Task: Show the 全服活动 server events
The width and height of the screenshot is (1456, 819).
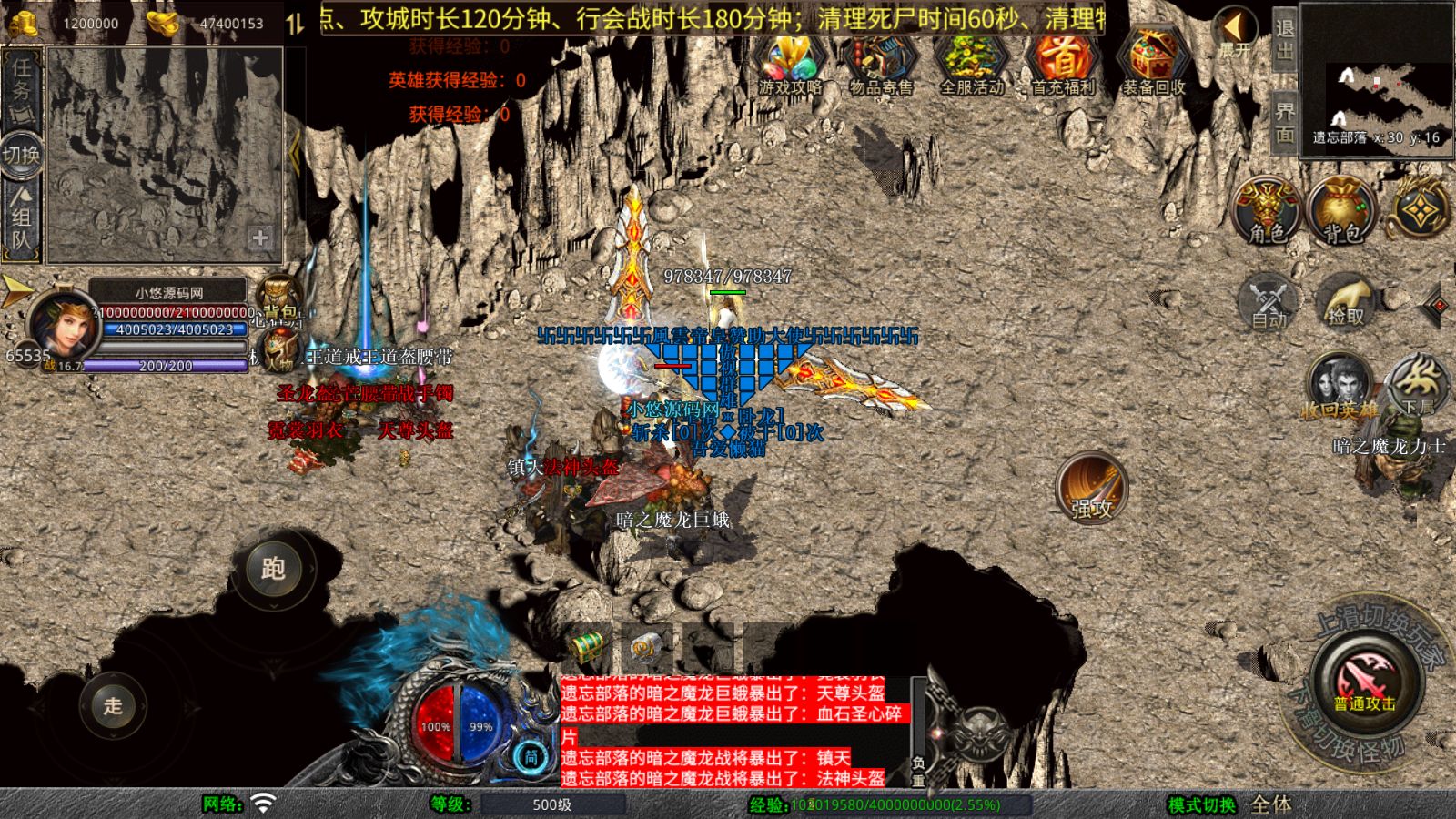Action: 971,64
